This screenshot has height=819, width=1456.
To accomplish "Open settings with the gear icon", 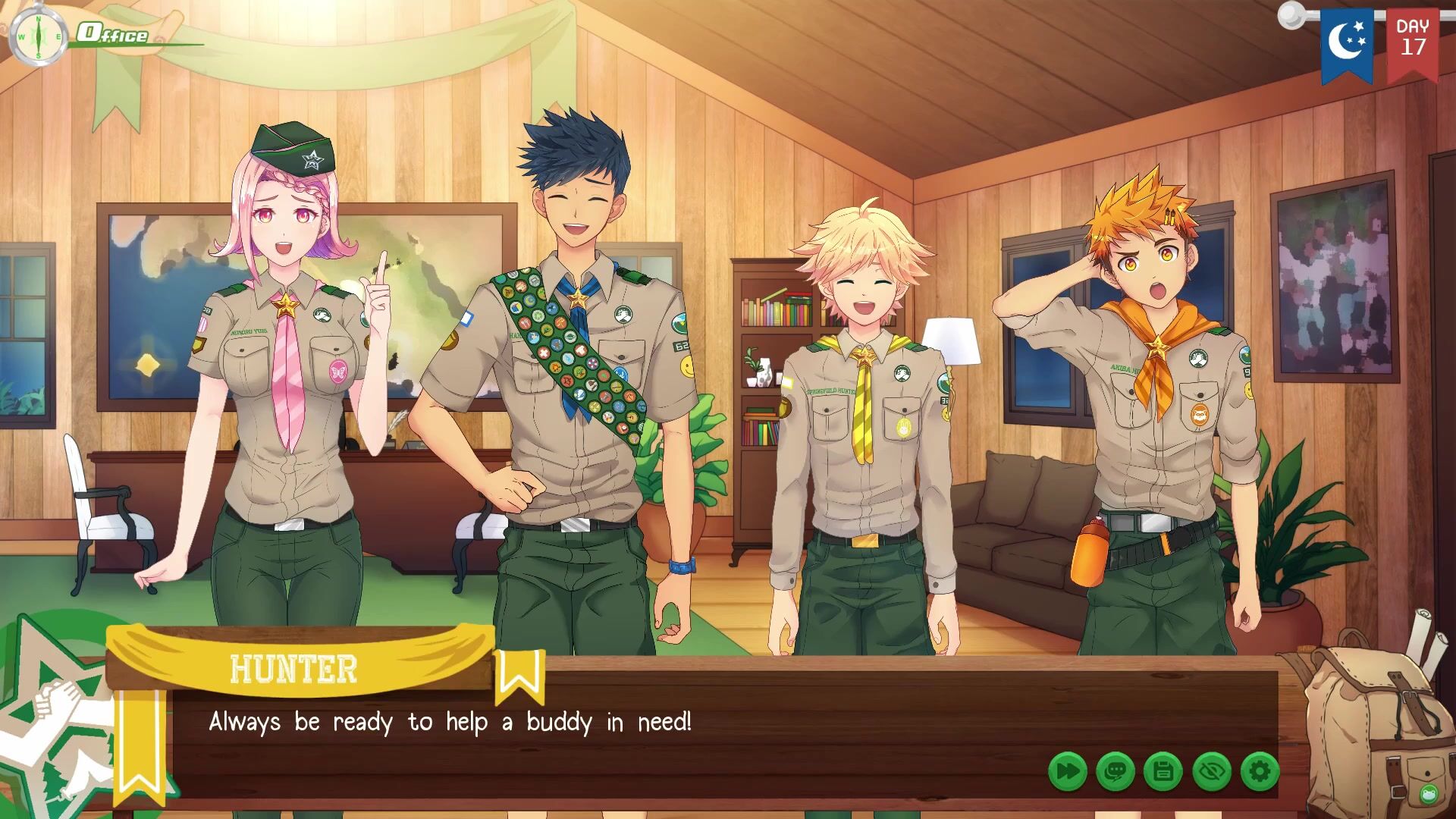I will pos(1260,772).
